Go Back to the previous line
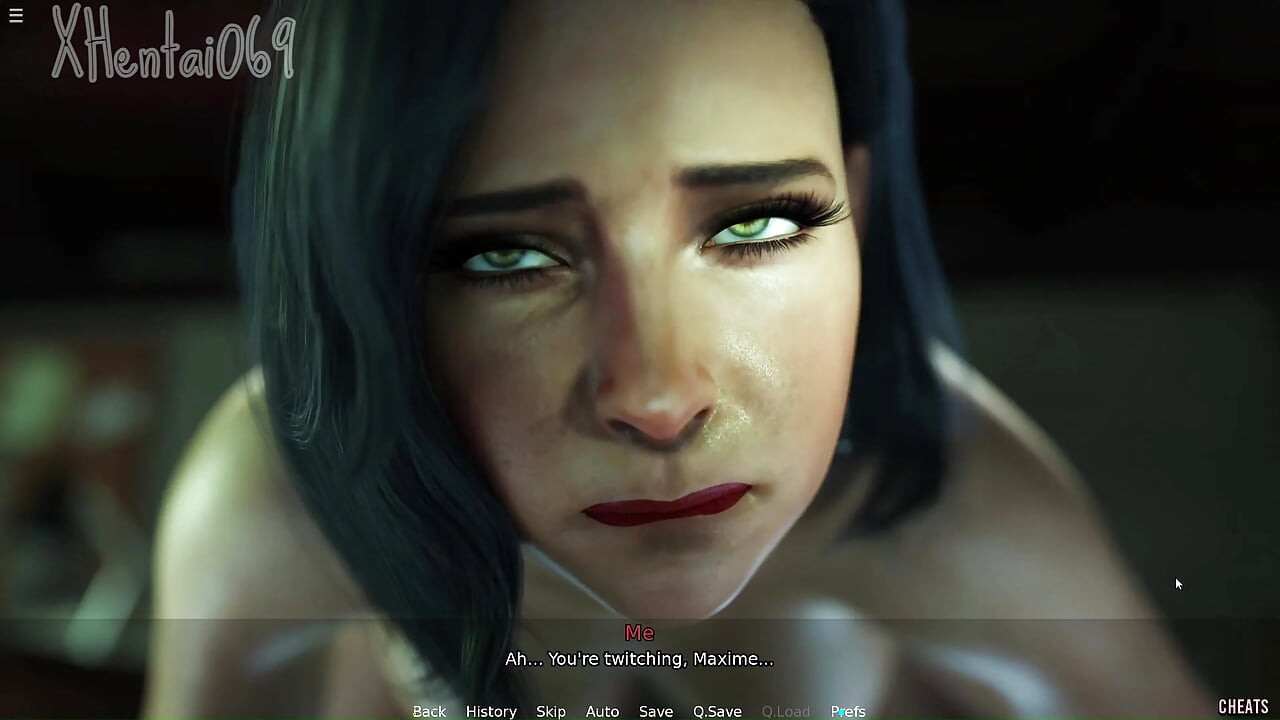 pos(429,711)
